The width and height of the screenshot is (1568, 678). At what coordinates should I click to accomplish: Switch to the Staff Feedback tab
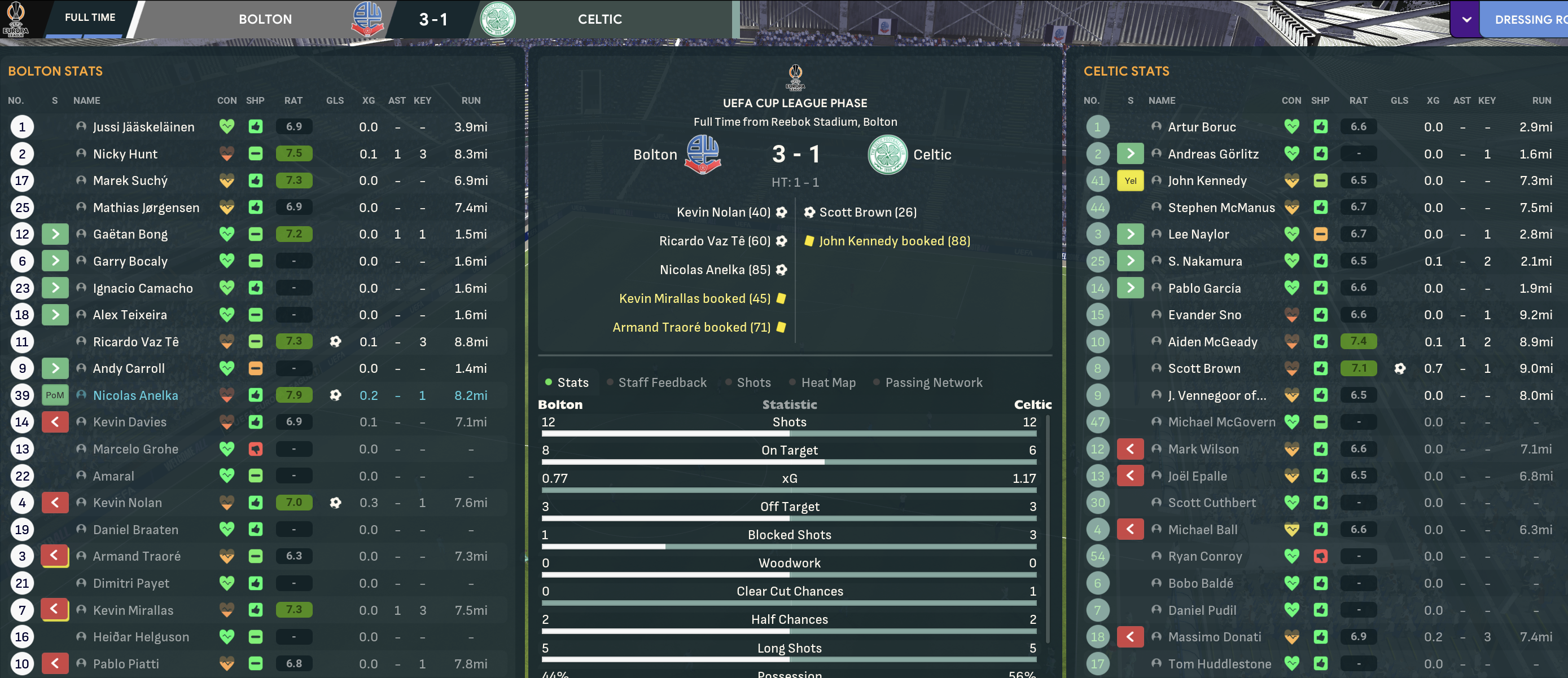tap(662, 382)
